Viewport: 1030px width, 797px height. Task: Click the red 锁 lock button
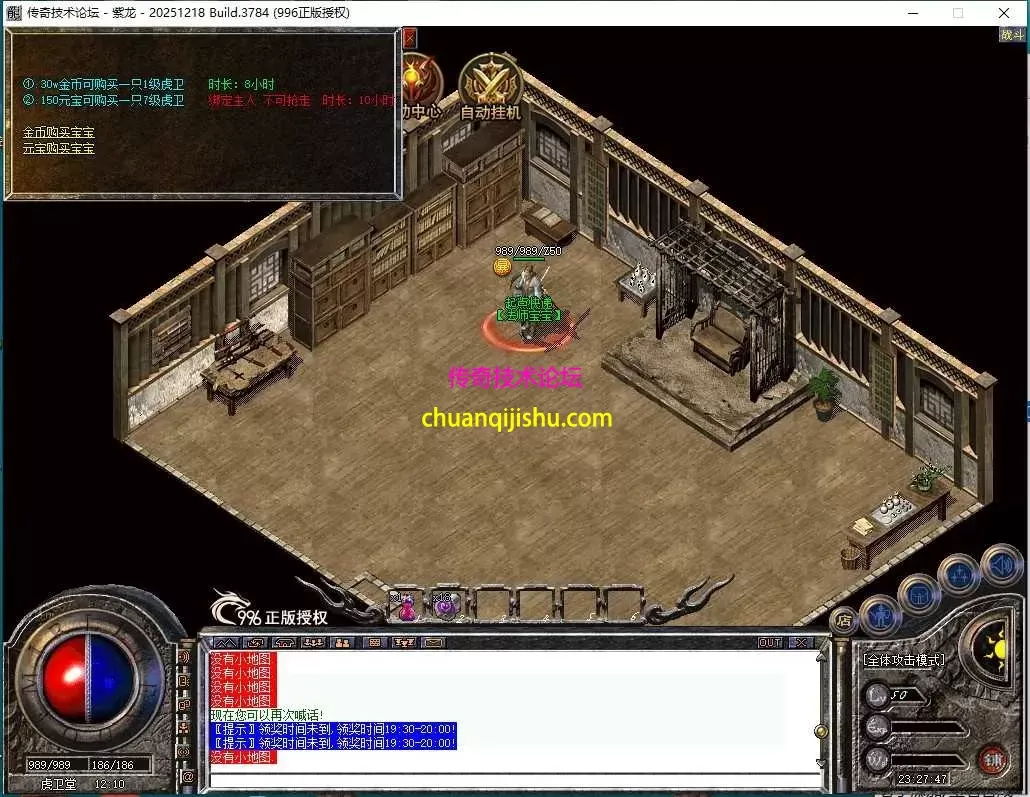(x=992, y=760)
